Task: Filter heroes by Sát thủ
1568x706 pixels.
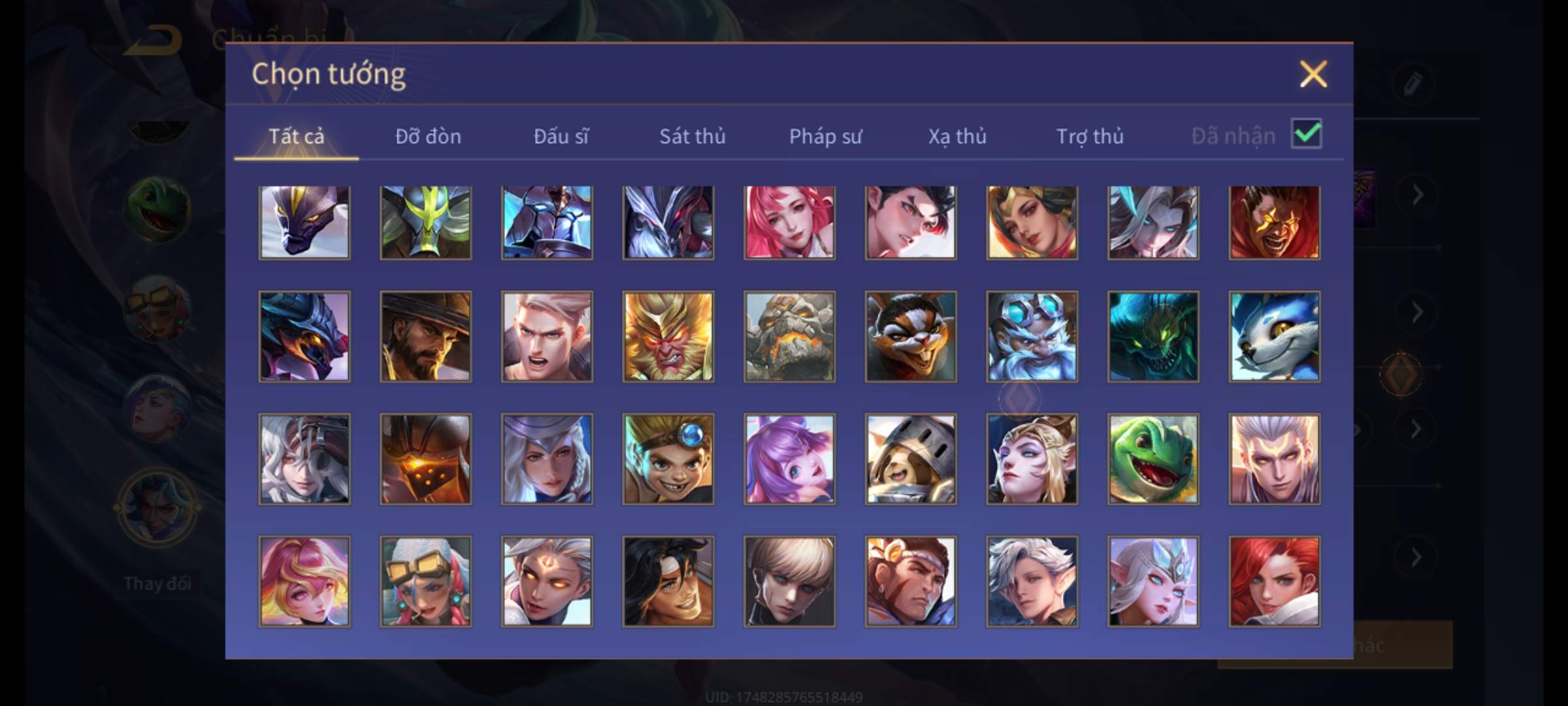Action: [x=692, y=136]
